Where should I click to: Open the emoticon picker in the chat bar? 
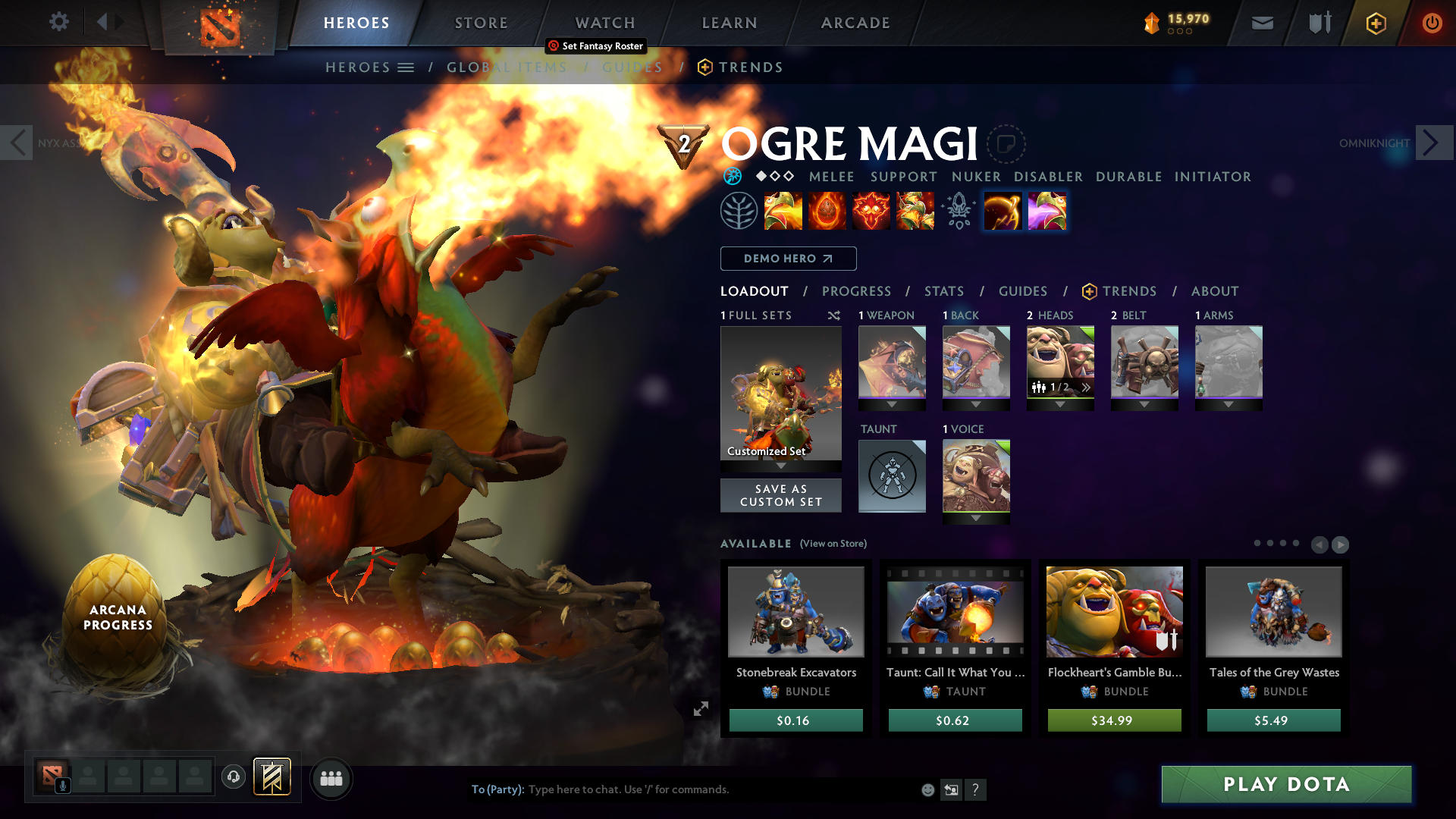pyautogui.click(x=927, y=789)
